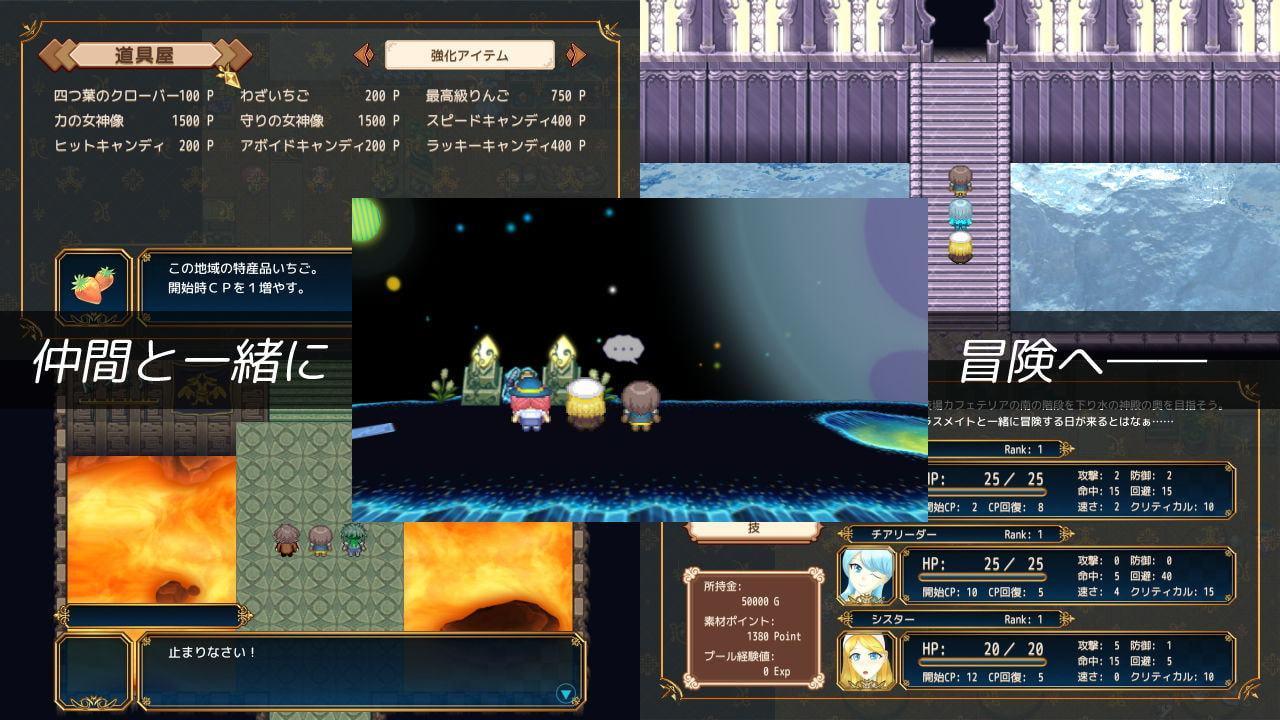Image resolution: width=1280 pixels, height=720 pixels.
Task: Click the blue-haired cheerleader portrait
Action: pos(866,576)
